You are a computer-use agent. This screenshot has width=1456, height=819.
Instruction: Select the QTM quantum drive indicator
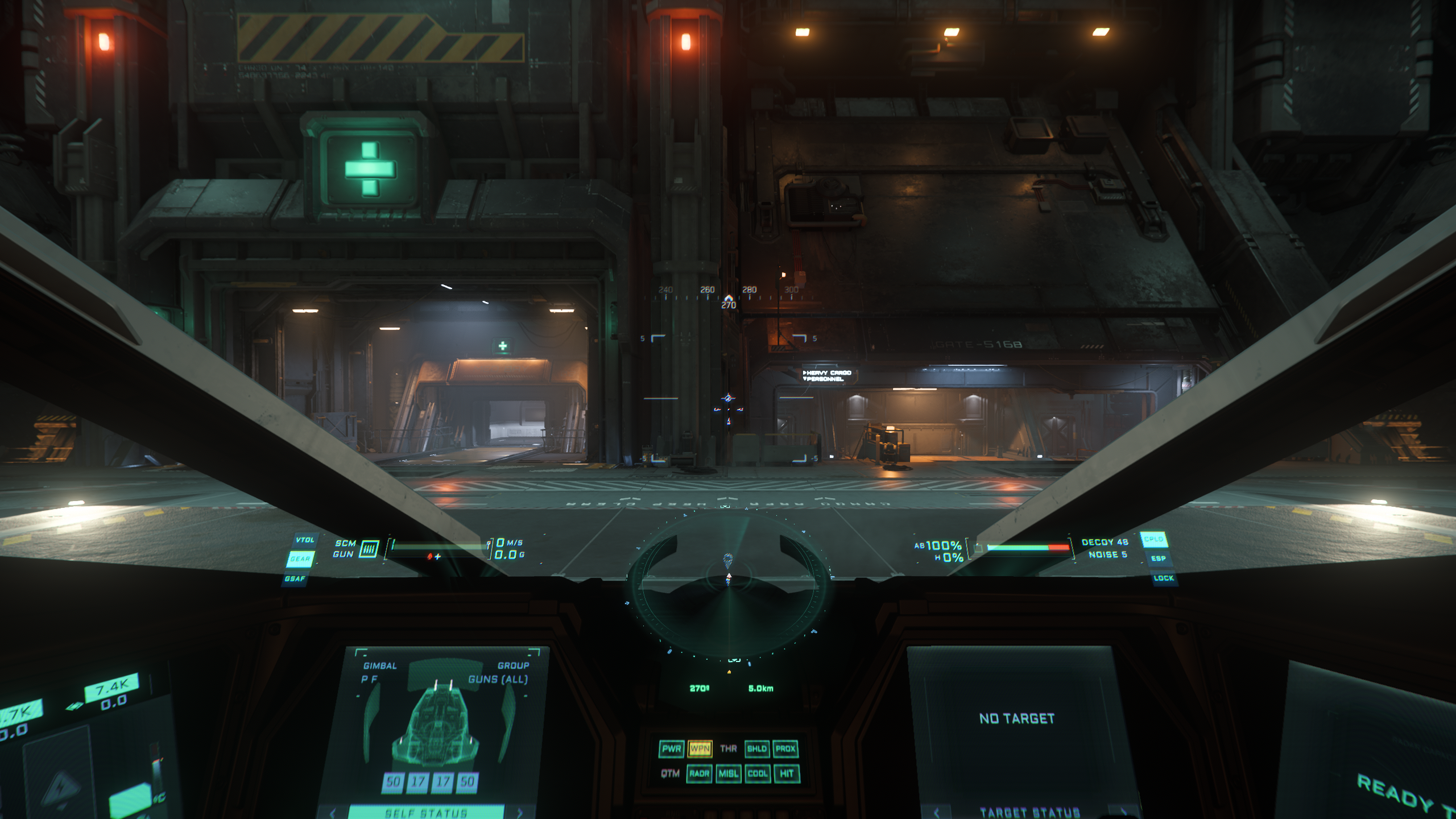tap(670, 773)
